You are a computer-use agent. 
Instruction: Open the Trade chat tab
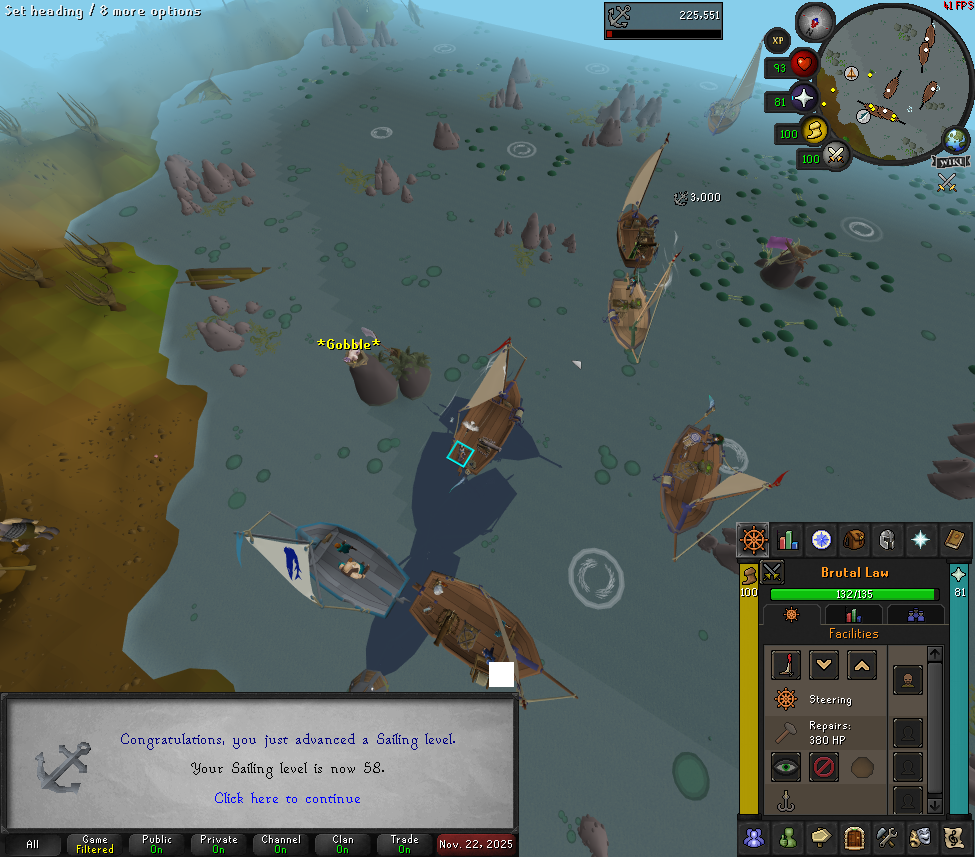[404, 844]
